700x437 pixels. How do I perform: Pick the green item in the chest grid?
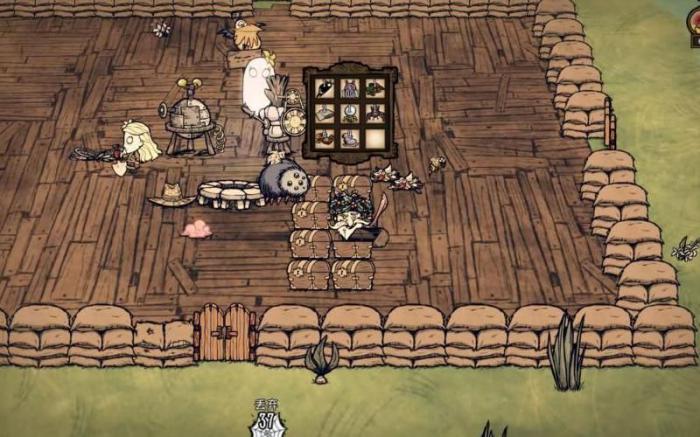[374, 88]
